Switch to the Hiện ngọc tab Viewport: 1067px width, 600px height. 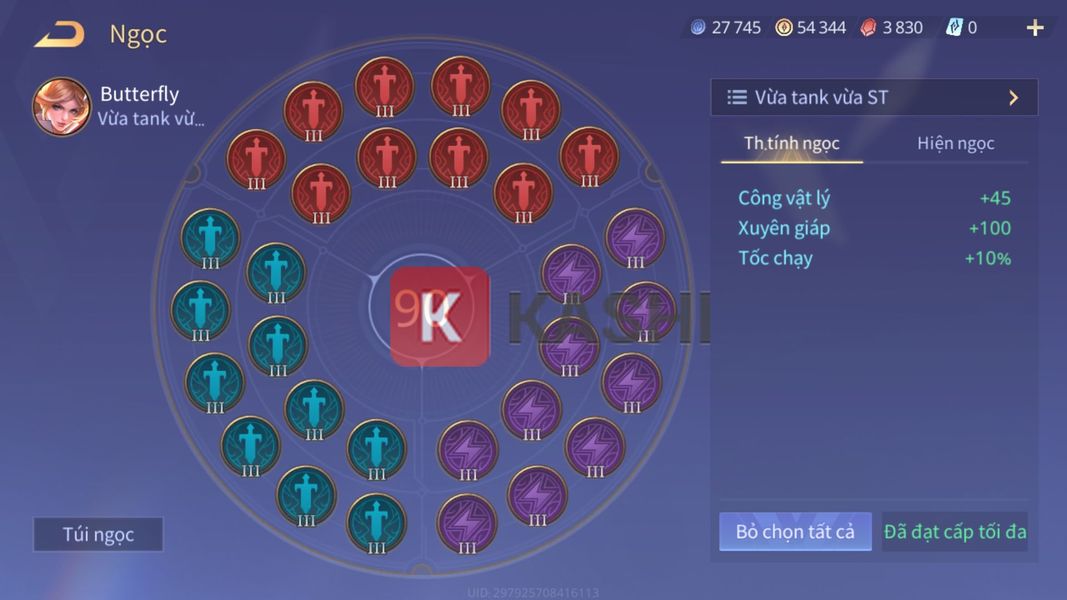click(955, 143)
